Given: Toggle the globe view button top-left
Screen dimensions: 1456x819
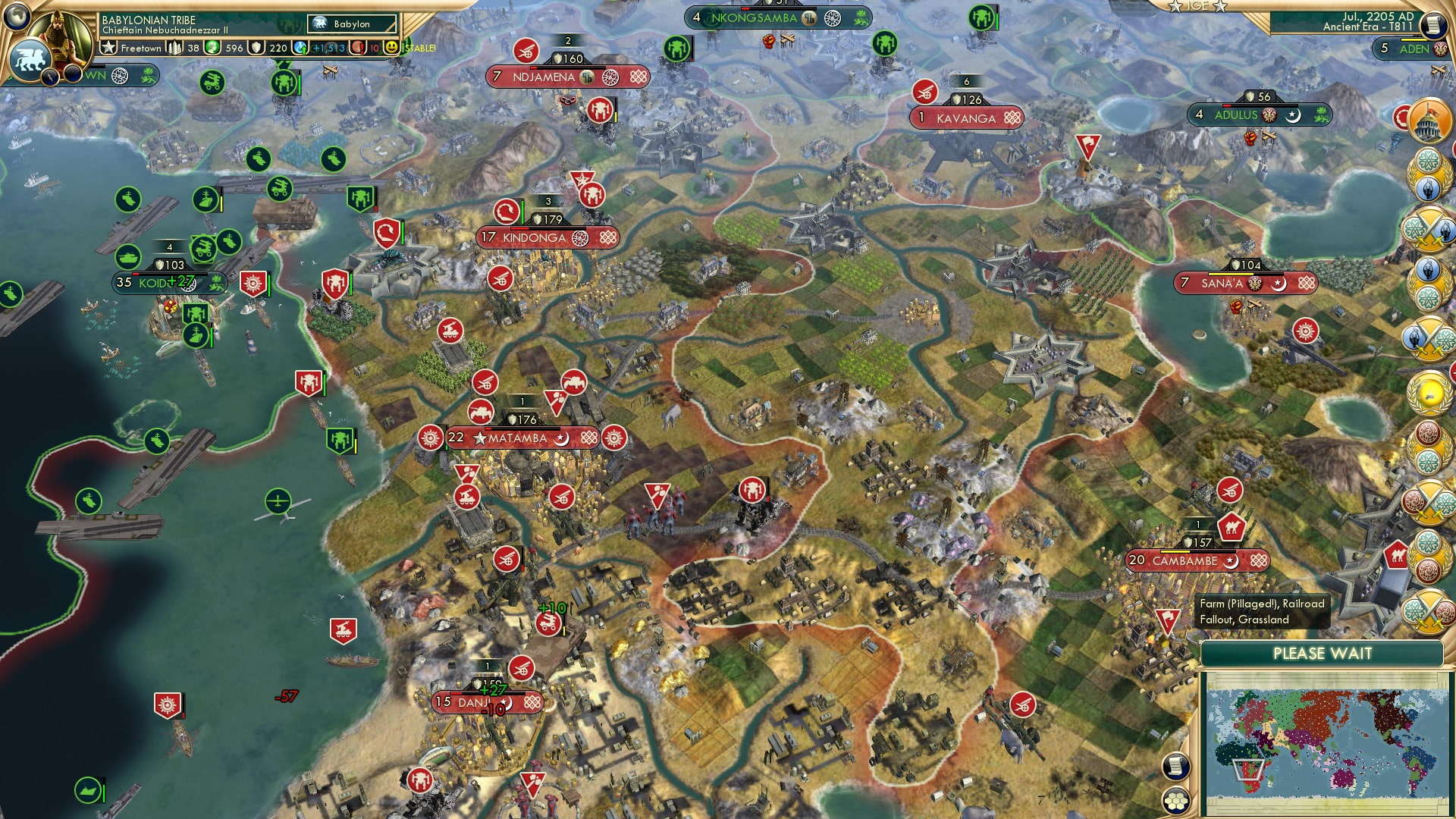Looking at the screenshot, I should [17, 17].
